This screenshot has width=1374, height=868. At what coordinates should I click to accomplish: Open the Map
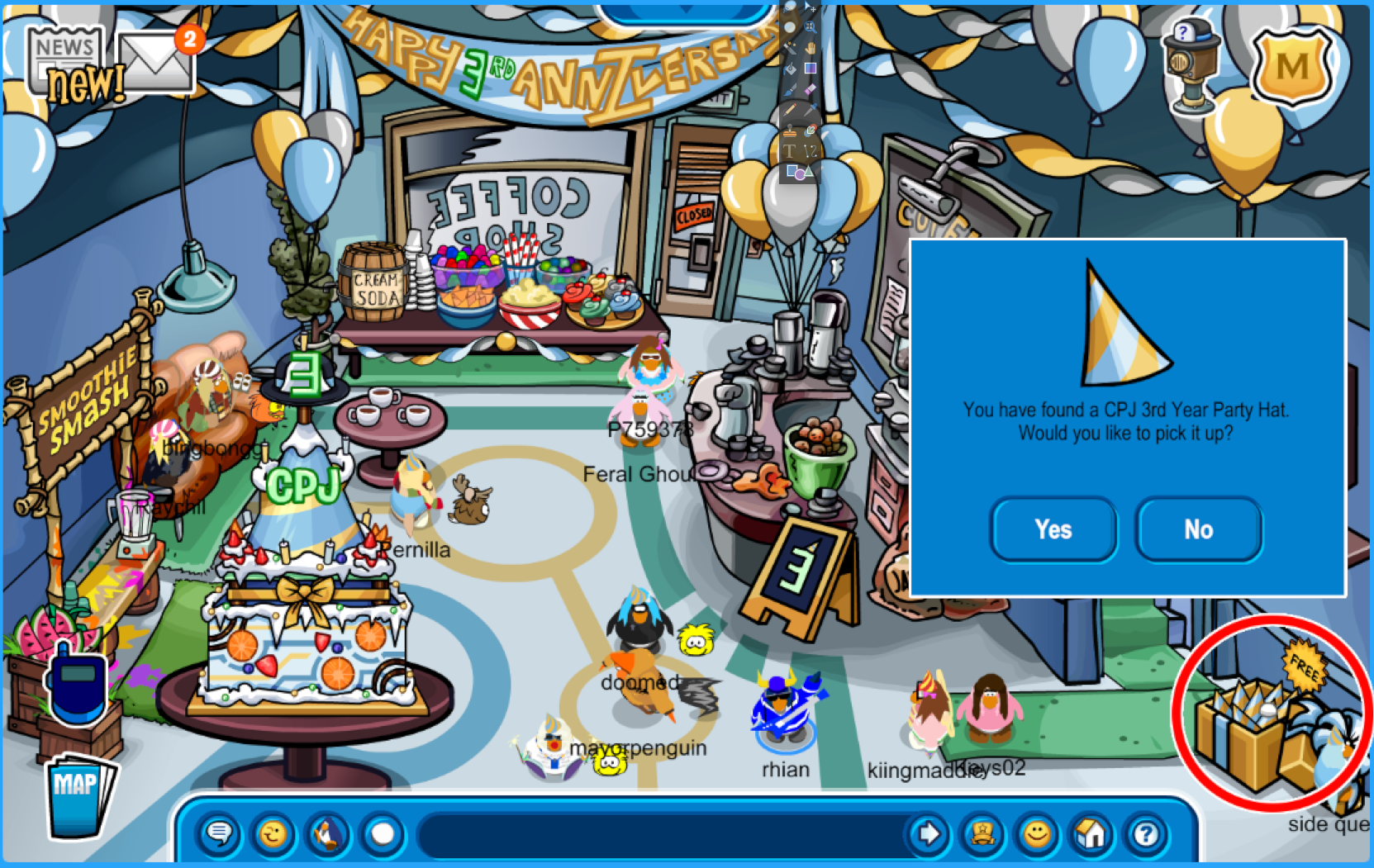coord(78,794)
